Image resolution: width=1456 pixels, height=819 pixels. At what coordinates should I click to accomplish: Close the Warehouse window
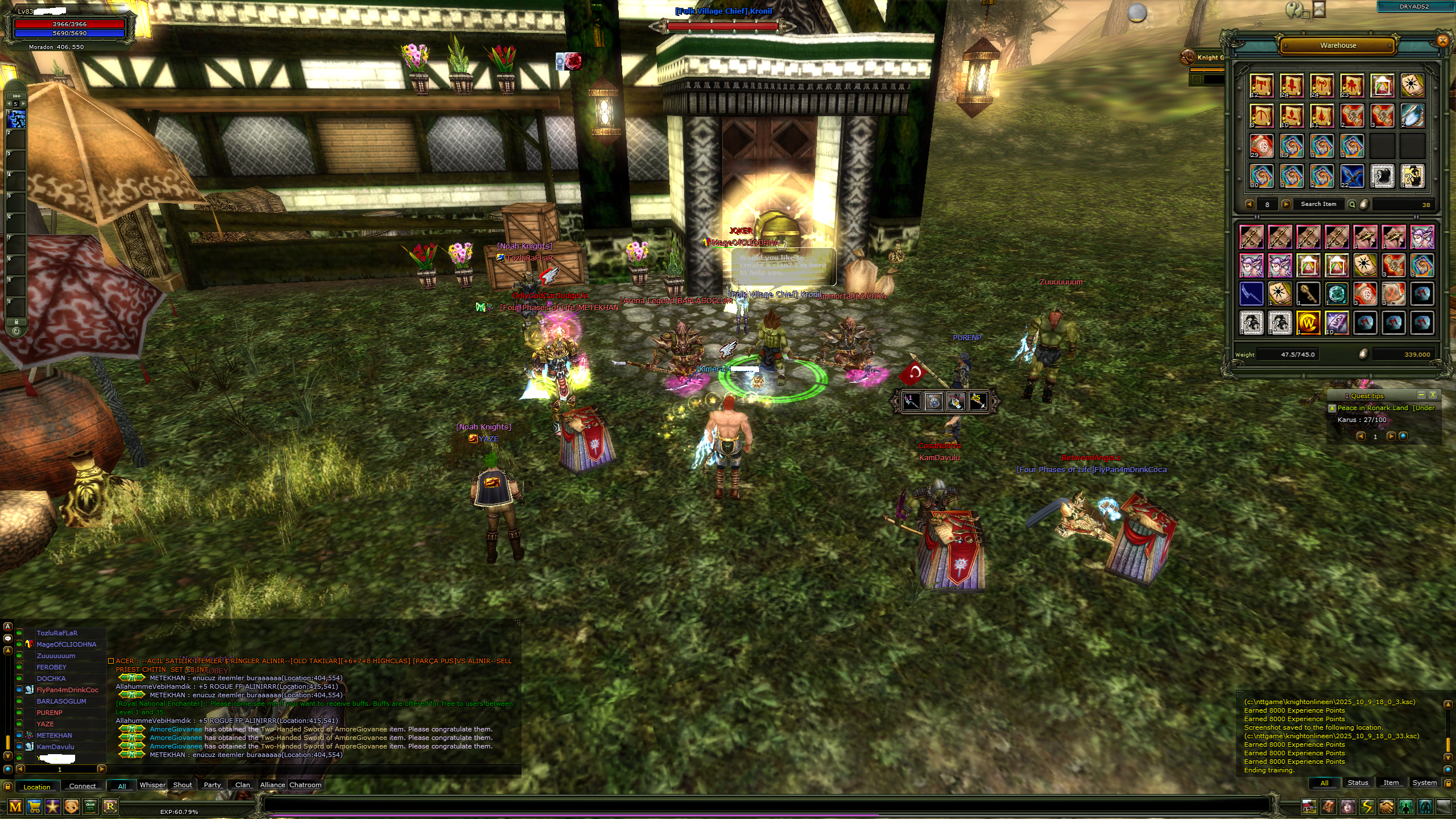1442,40
